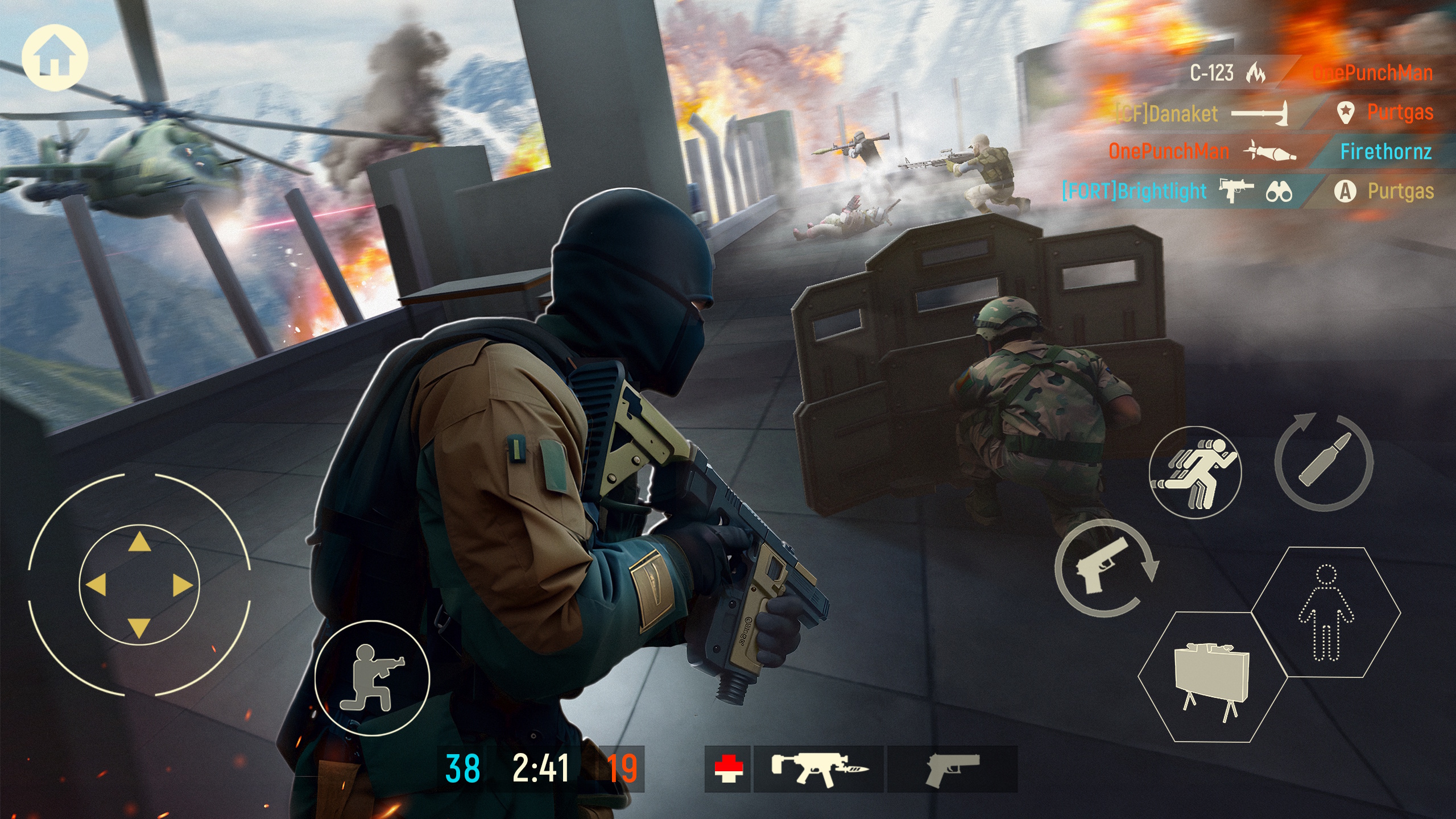Image resolution: width=1456 pixels, height=819 pixels.
Task: Tap the home button
Action: coord(55,57)
